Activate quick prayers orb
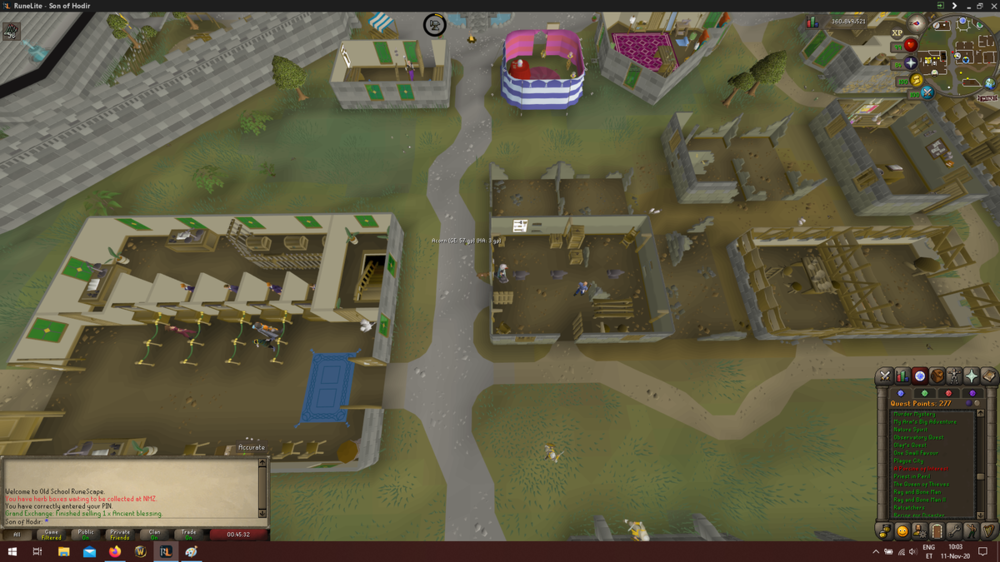The image size is (1000, 562). click(910, 63)
